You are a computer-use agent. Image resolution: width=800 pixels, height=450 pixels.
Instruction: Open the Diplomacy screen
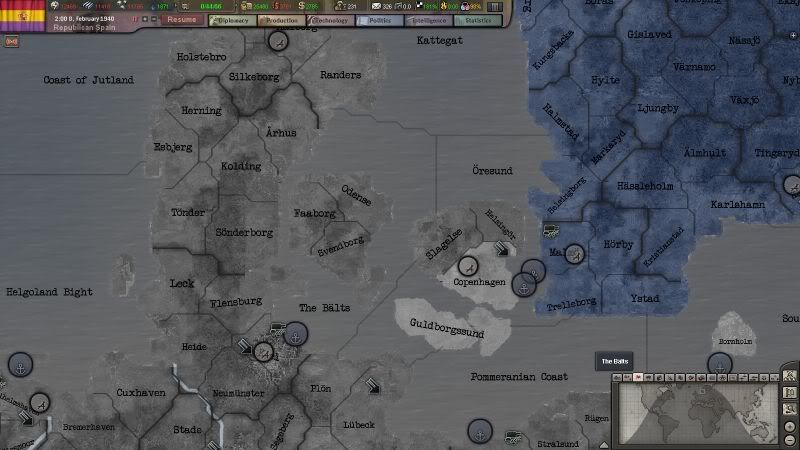(x=230, y=19)
